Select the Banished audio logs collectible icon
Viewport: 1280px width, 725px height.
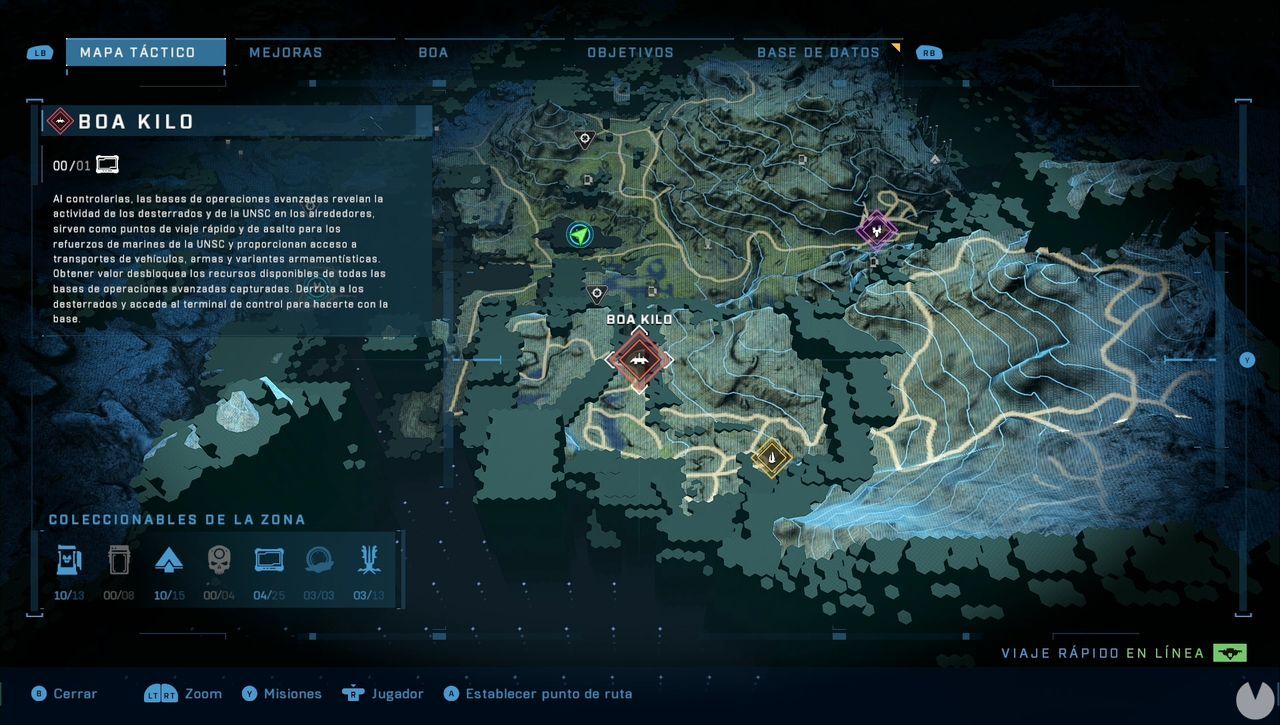coord(120,560)
